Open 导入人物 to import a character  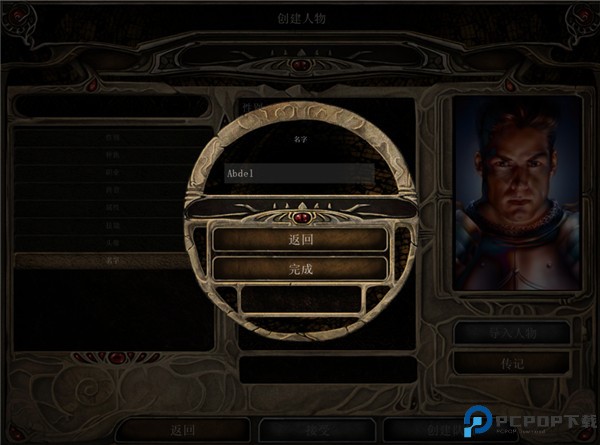pos(513,333)
